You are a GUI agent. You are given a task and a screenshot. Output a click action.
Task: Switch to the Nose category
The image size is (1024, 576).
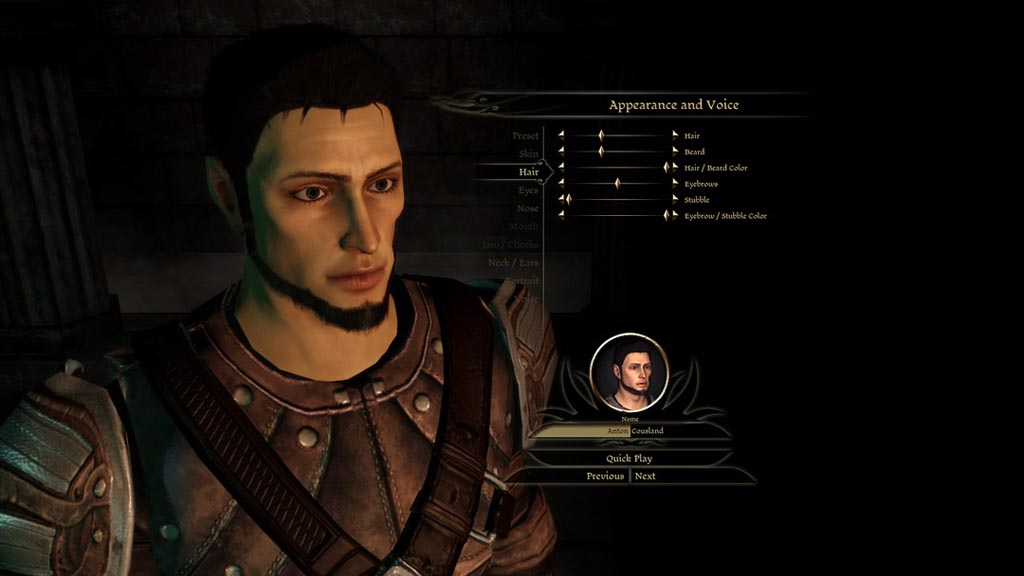click(x=527, y=208)
